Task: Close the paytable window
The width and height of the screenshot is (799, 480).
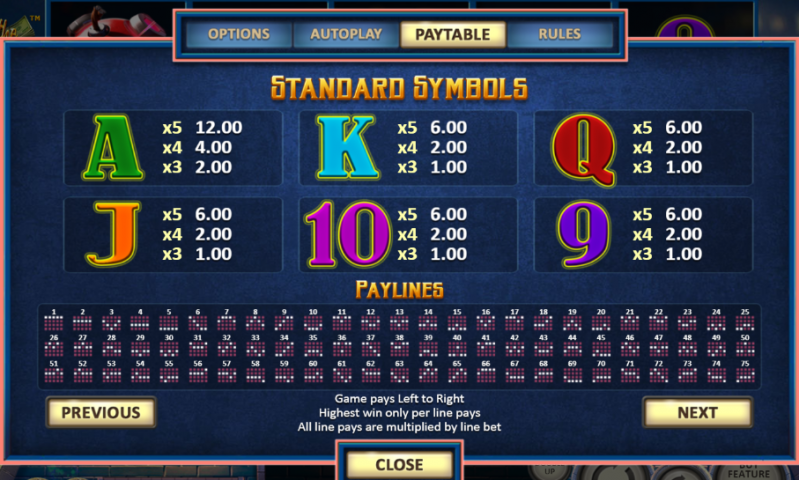Action: pyautogui.click(x=399, y=464)
